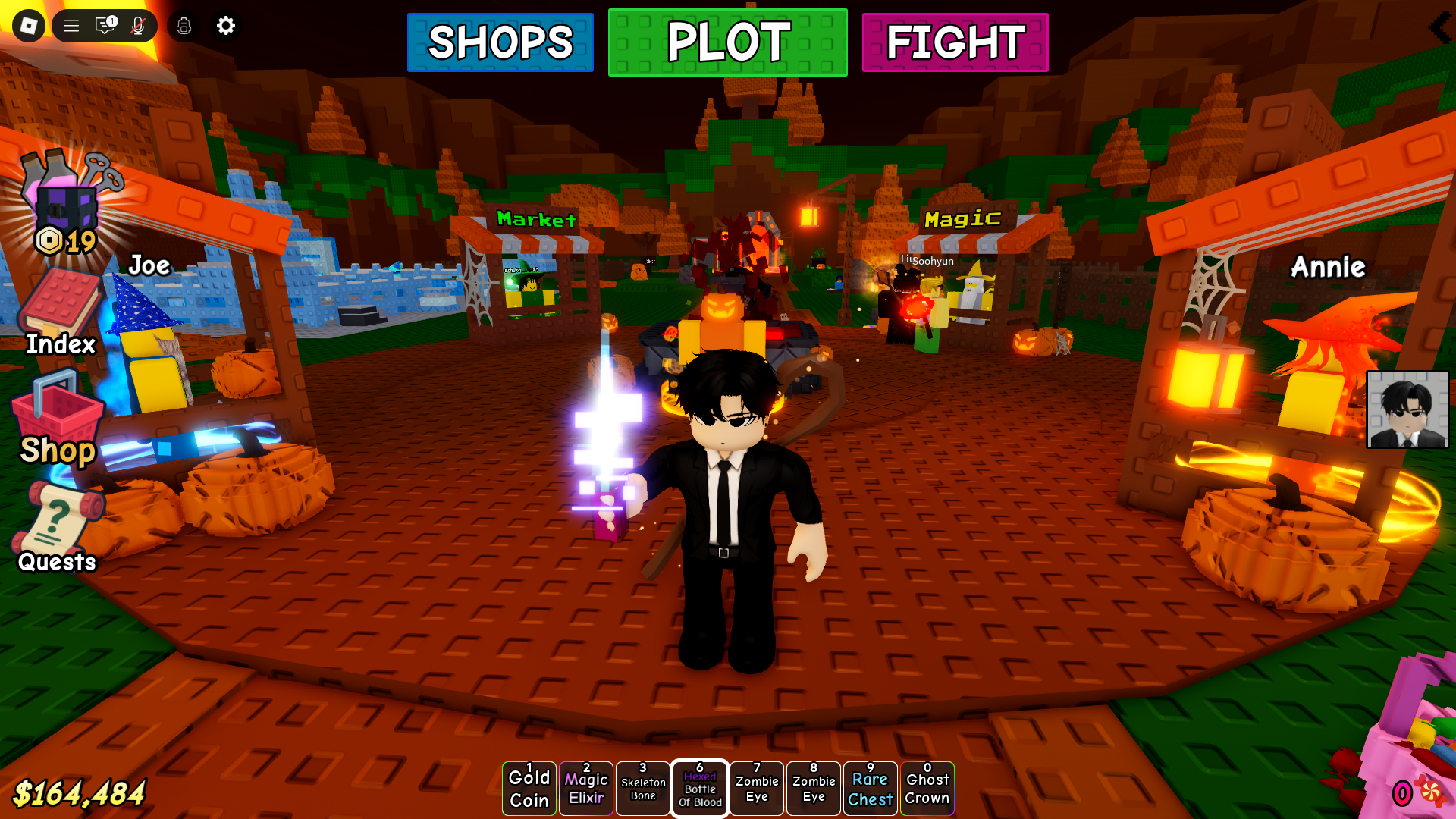Select the Rare Chest in slot 9
The image size is (1456, 819).
(870, 788)
